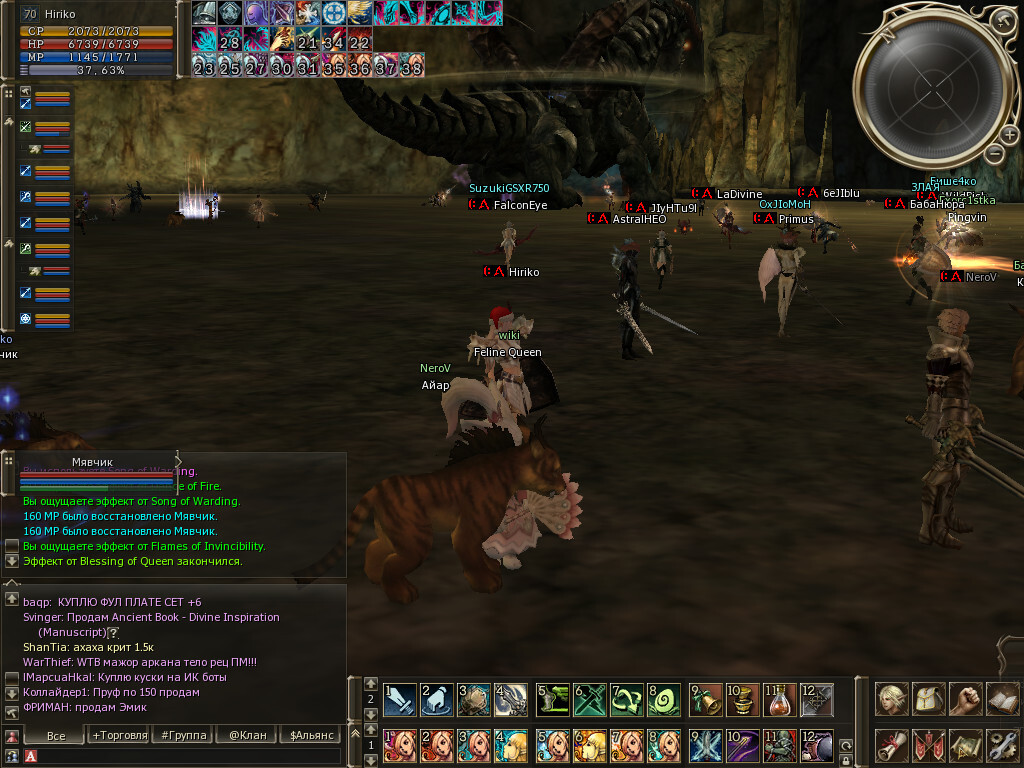Viewport: 1024px width, 768px height.
Task: Use the red potion in slot 11
Action: [780, 698]
